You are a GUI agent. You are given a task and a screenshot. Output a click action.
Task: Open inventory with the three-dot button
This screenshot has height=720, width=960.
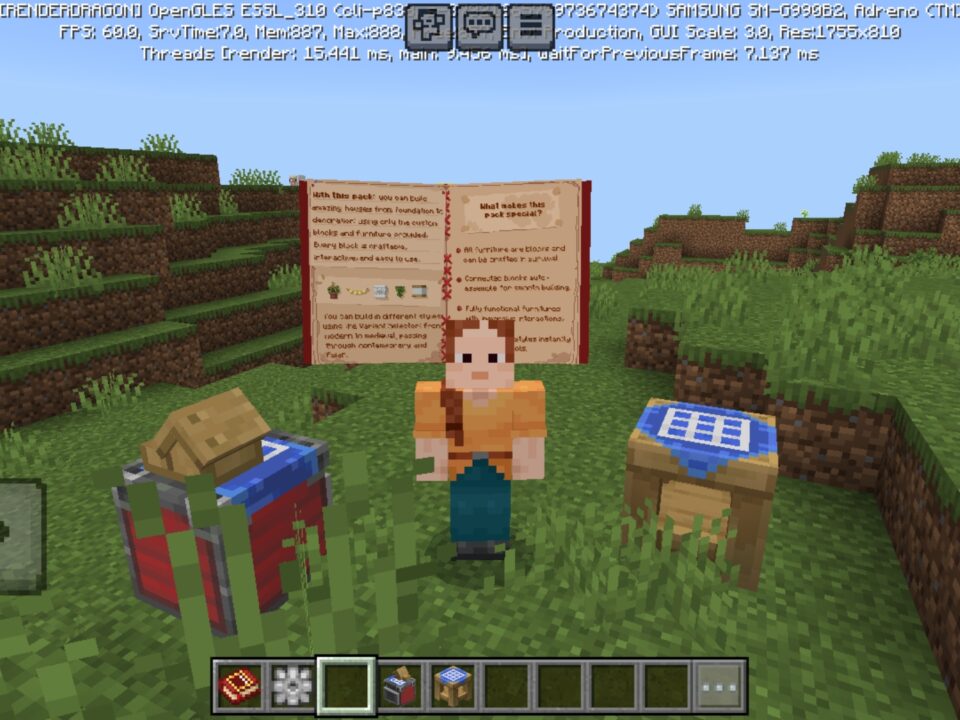pyautogui.click(x=720, y=686)
